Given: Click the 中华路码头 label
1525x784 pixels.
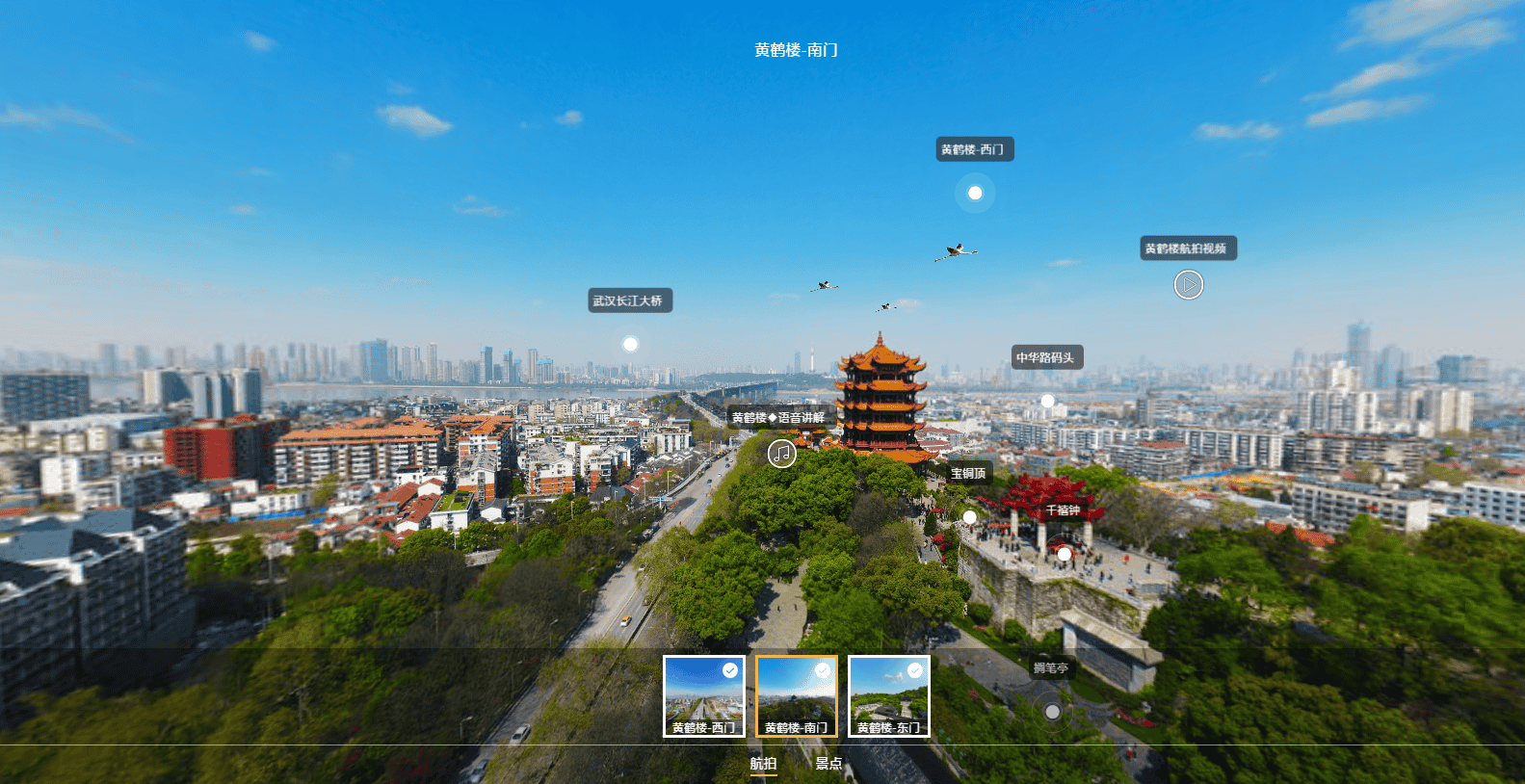Looking at the screenshot, I should [x=1048, y=356].
